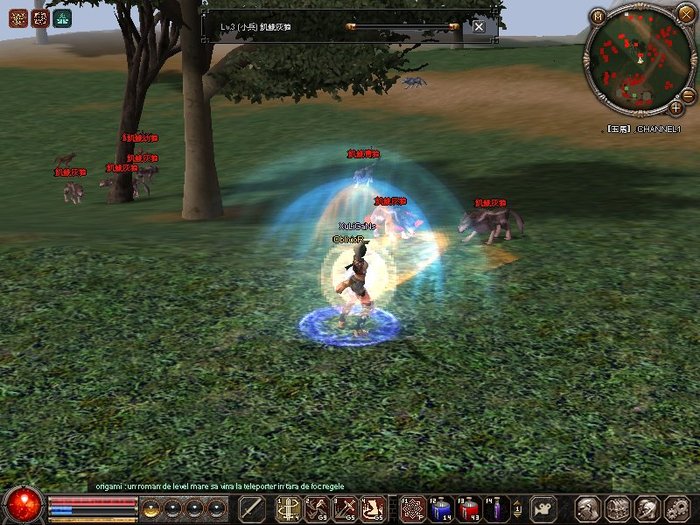Screen dimensions: 700x525
Task: Use the purple vial quickslot item
Action: (x=495, y=508)
